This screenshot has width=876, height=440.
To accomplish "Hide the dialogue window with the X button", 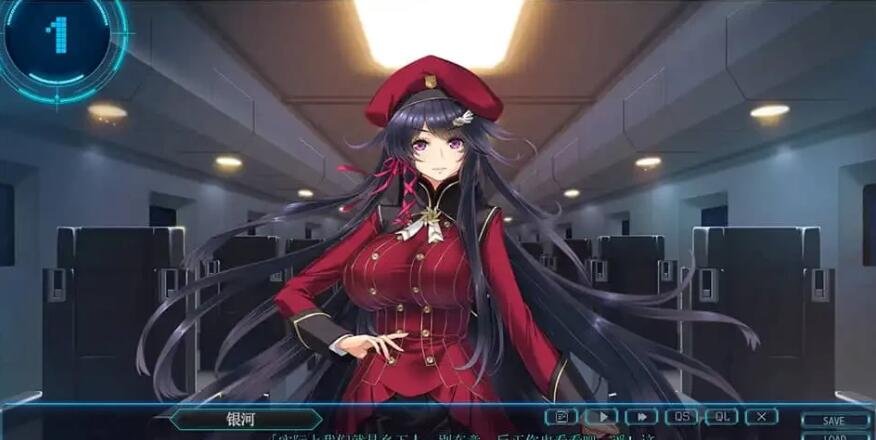I will tap(761, 416).
